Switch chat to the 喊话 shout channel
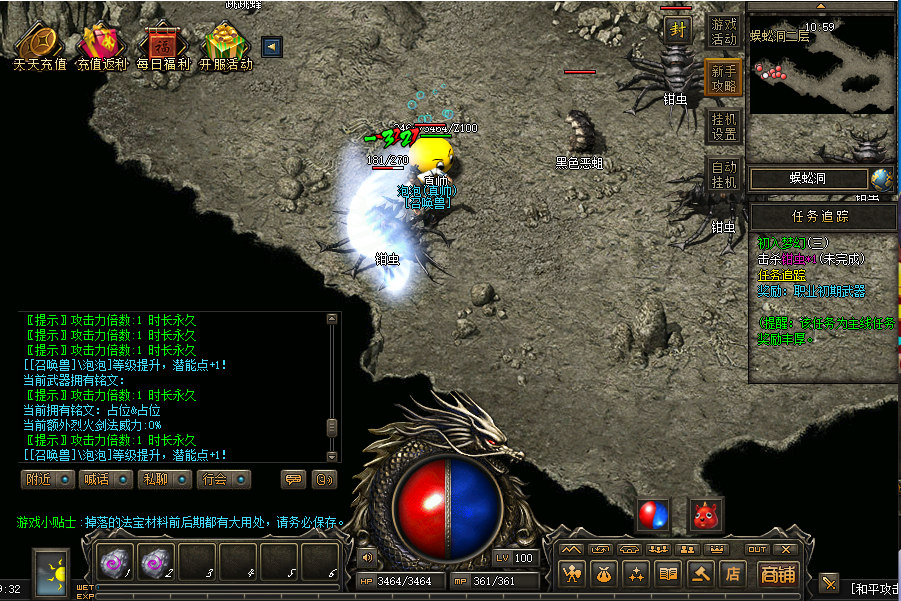 click(x=106, y=479)
